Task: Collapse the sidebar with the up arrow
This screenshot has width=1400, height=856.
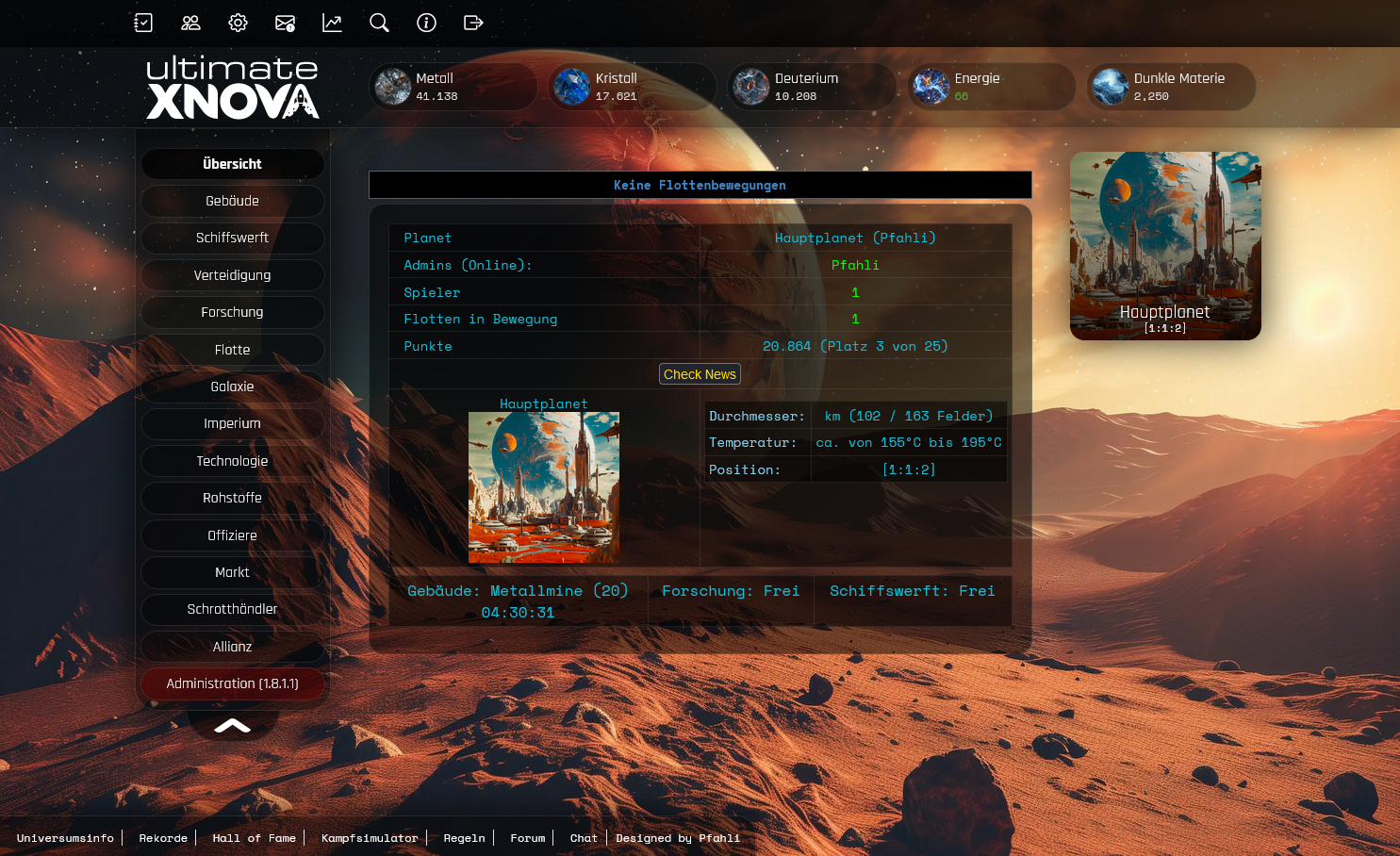Action: coord(232,725)
